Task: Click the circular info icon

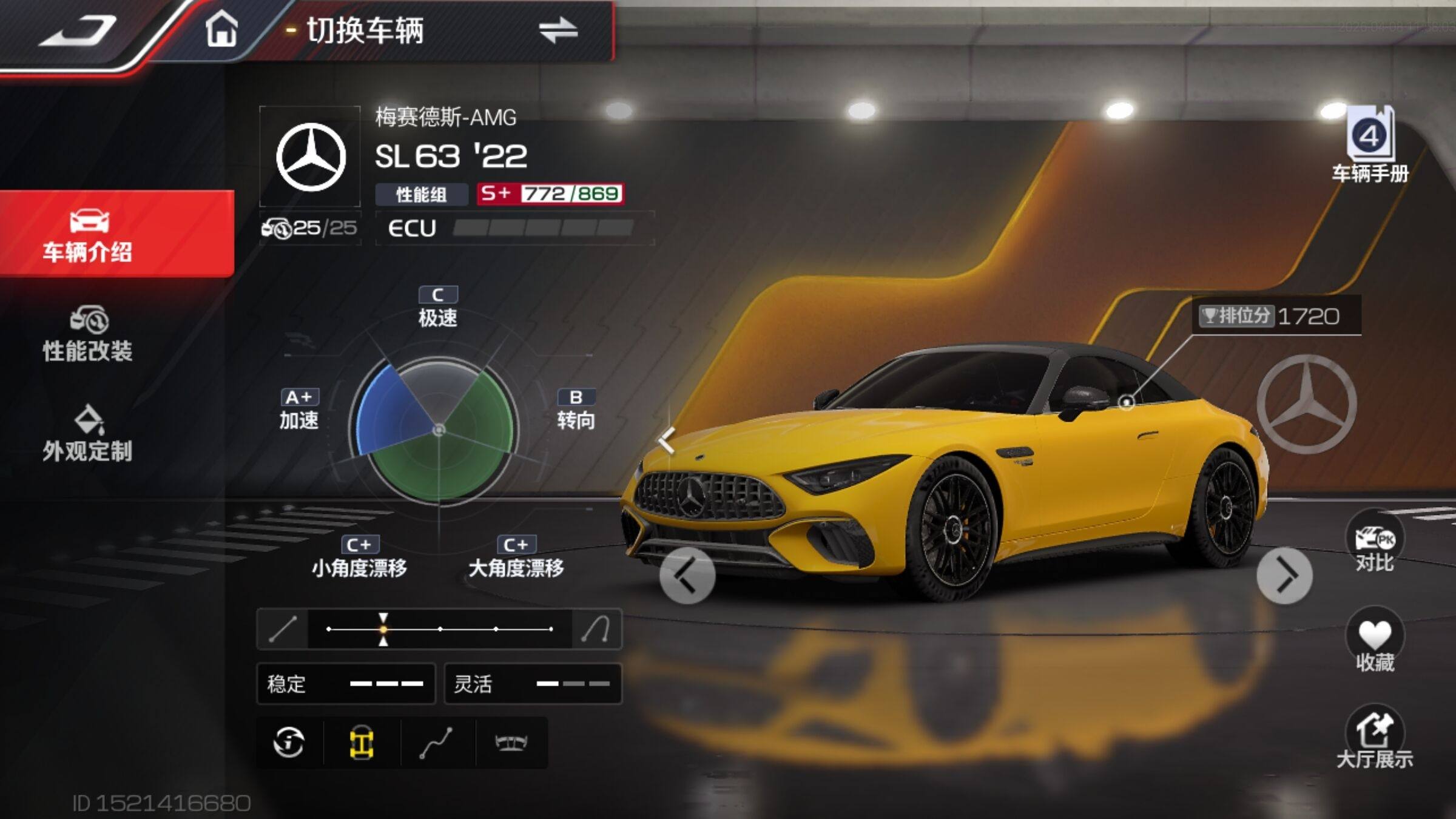Action: (289, 743)
